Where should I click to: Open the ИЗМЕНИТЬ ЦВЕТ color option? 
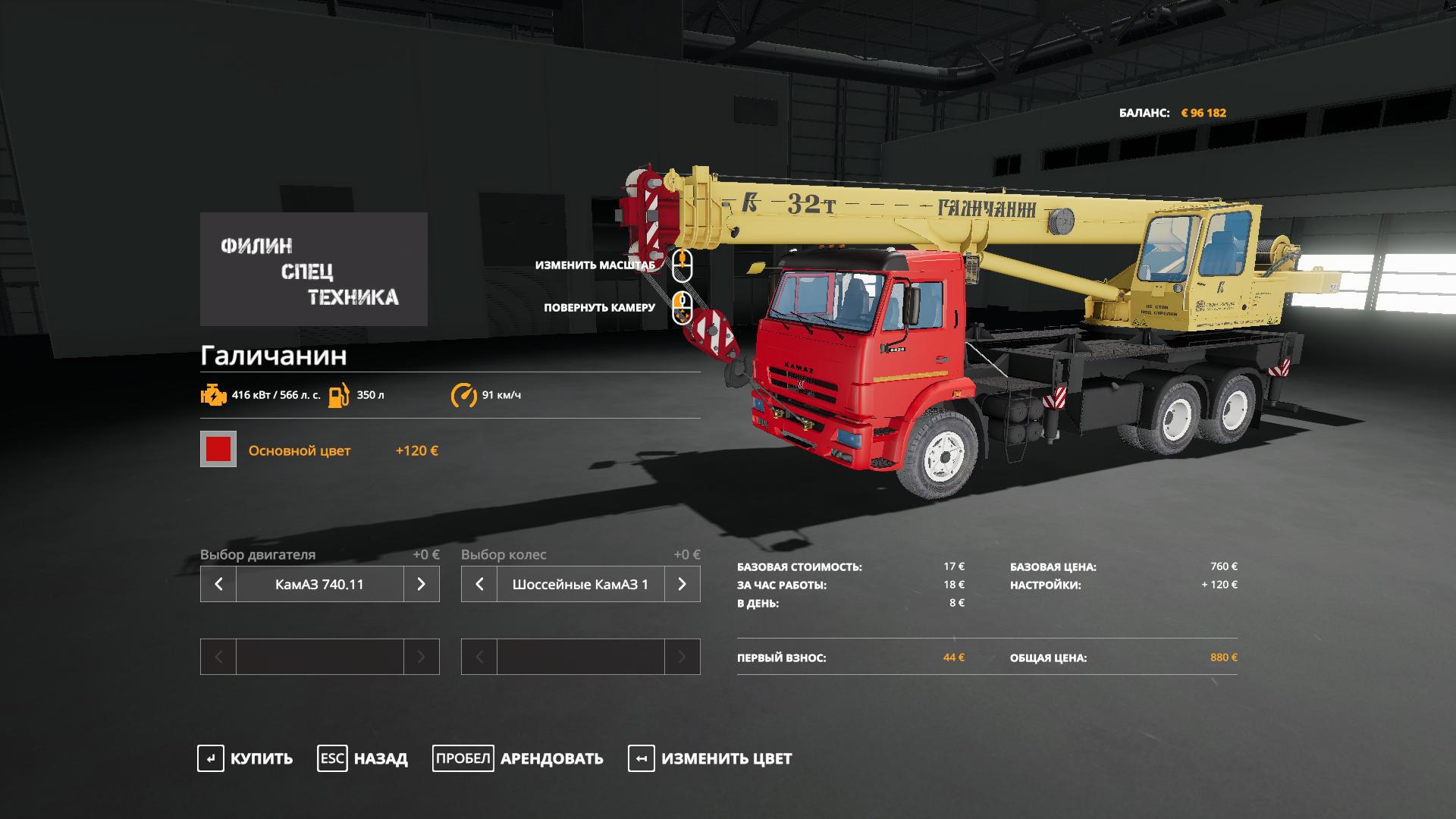710,758
